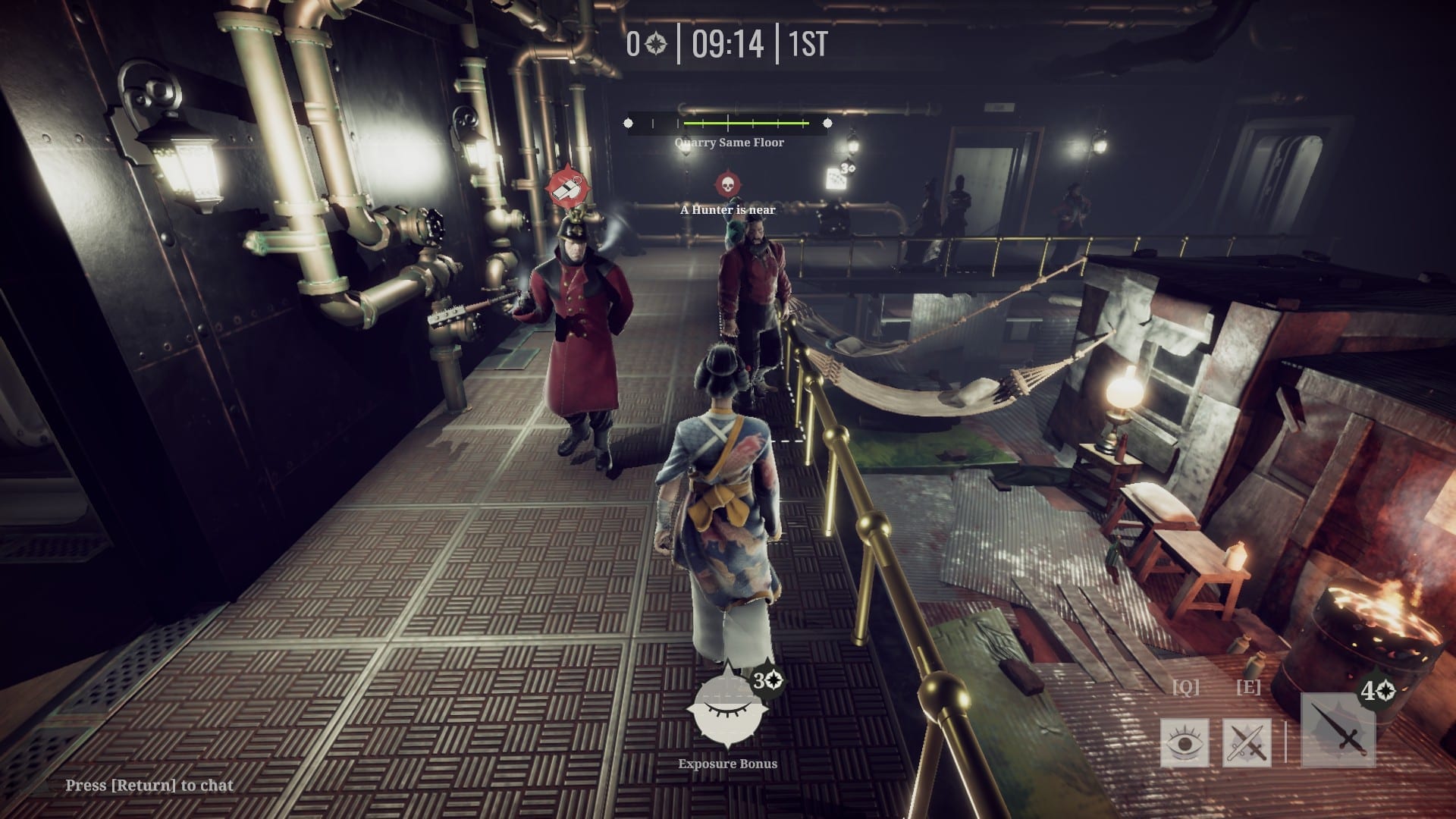Viewport: 1456px width, 819px height.
Task: Select the dagger weapon slot
Action: click(1338, 731)
